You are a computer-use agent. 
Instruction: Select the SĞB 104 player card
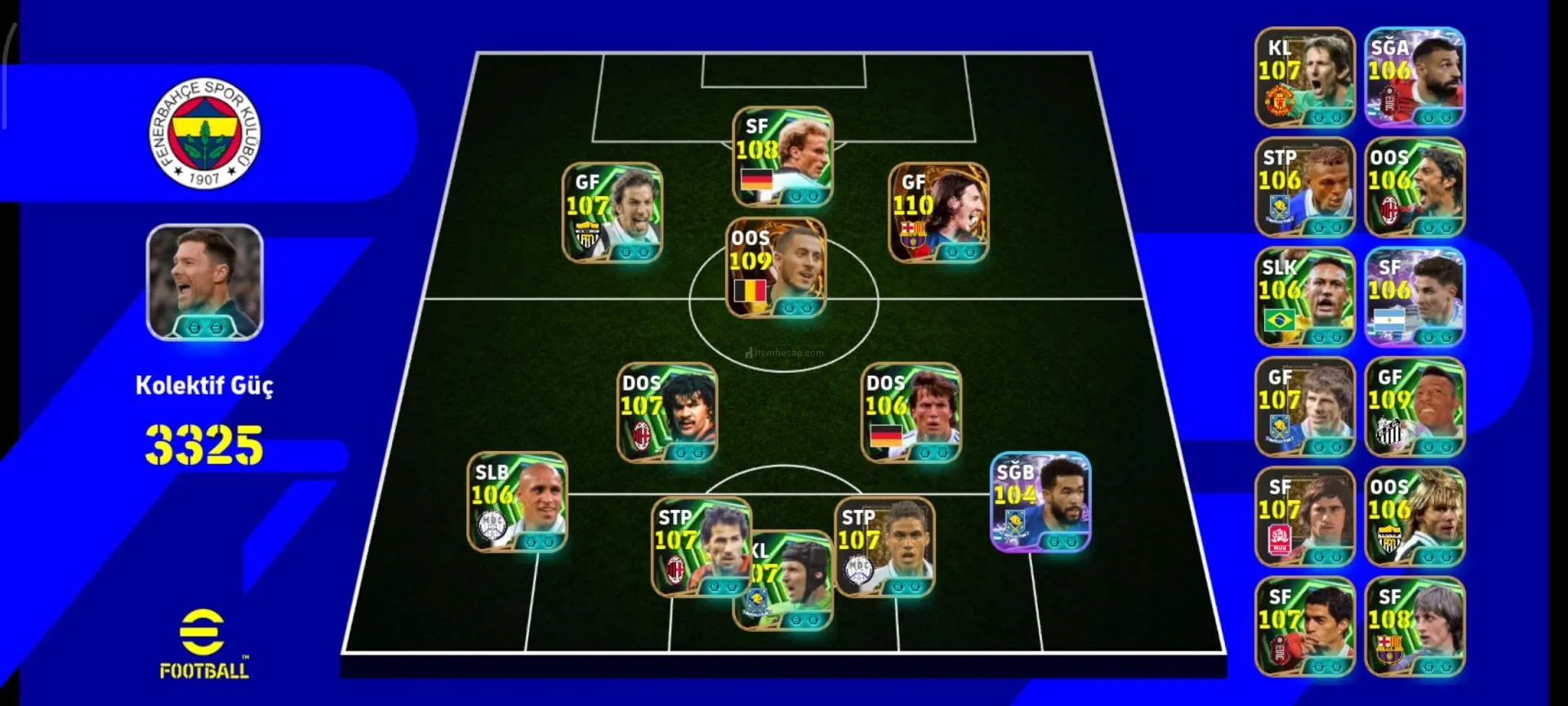click(1040, 502)
